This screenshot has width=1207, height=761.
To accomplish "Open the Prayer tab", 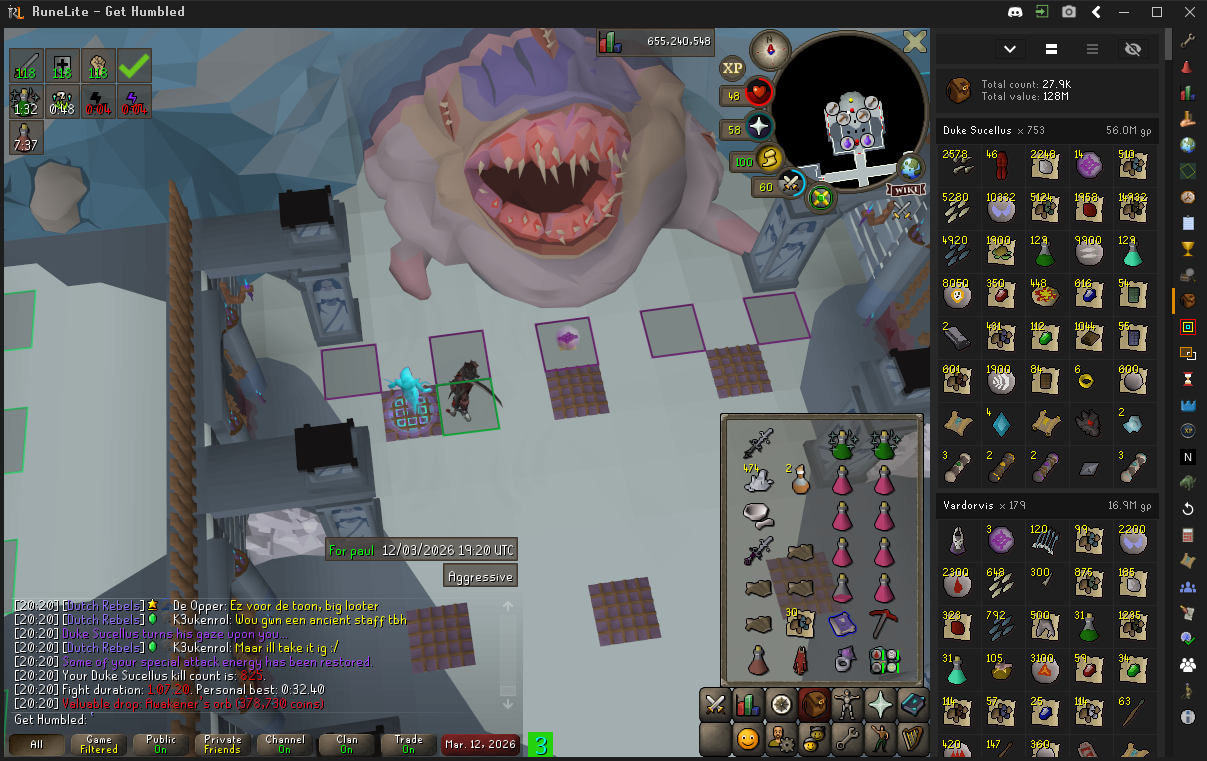I will 880,704.
